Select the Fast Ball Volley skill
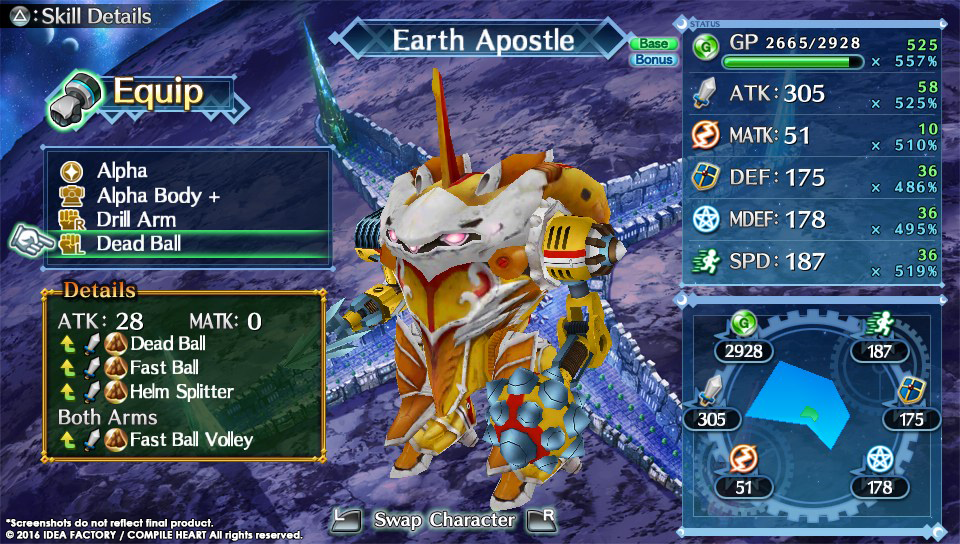 tap(191, 439)
